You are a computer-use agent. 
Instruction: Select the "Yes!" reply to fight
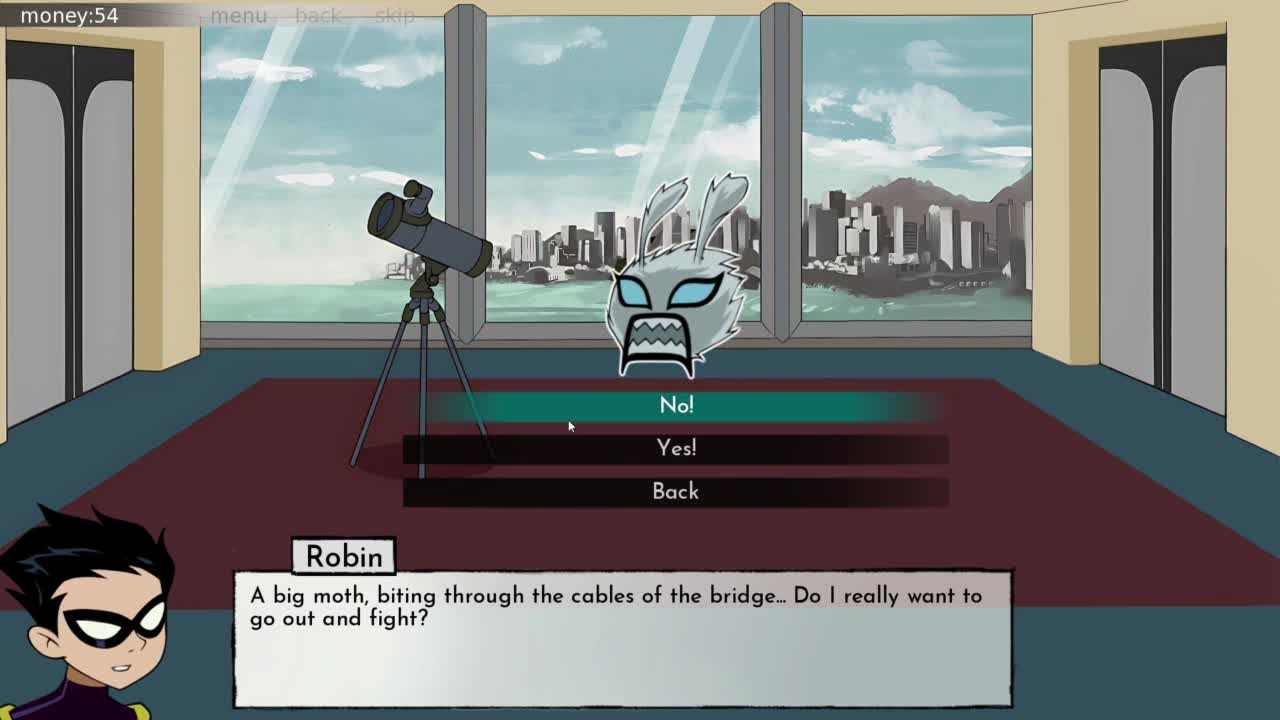click(676, 448)
